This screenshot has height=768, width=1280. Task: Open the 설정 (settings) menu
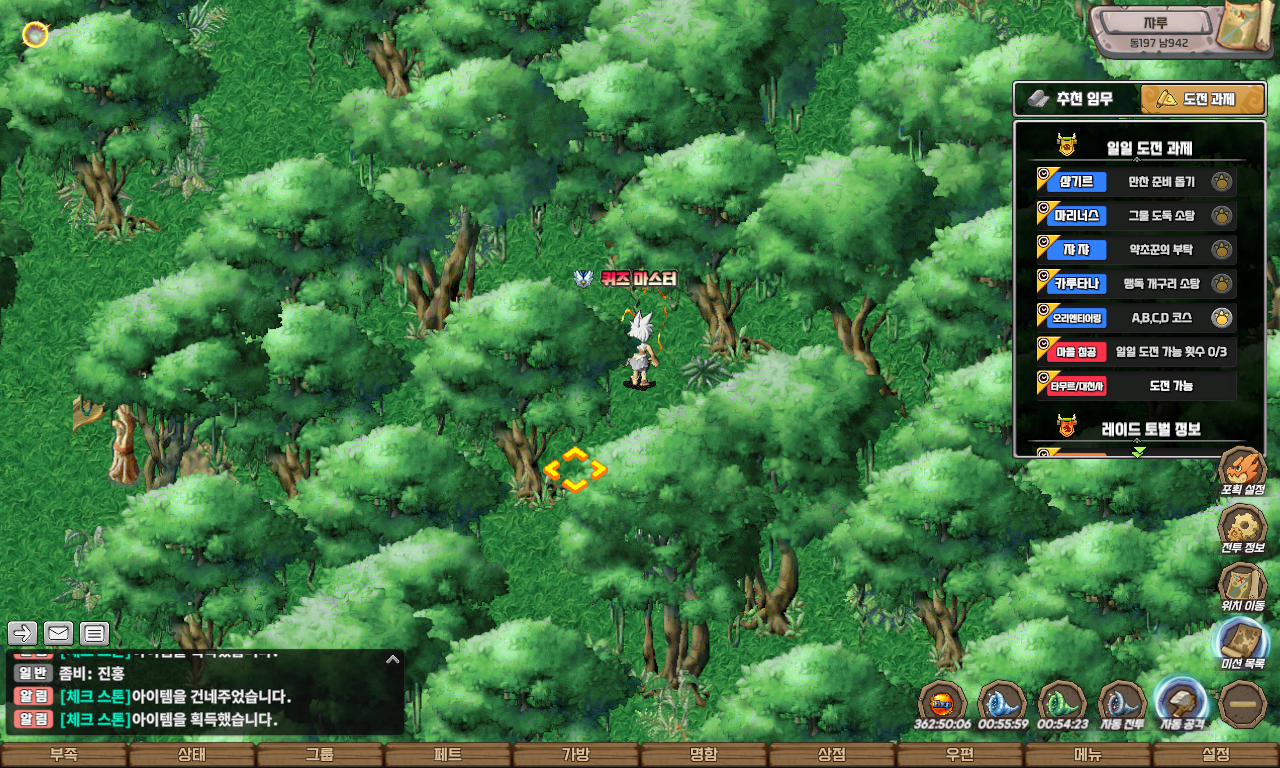(1216, 755)
